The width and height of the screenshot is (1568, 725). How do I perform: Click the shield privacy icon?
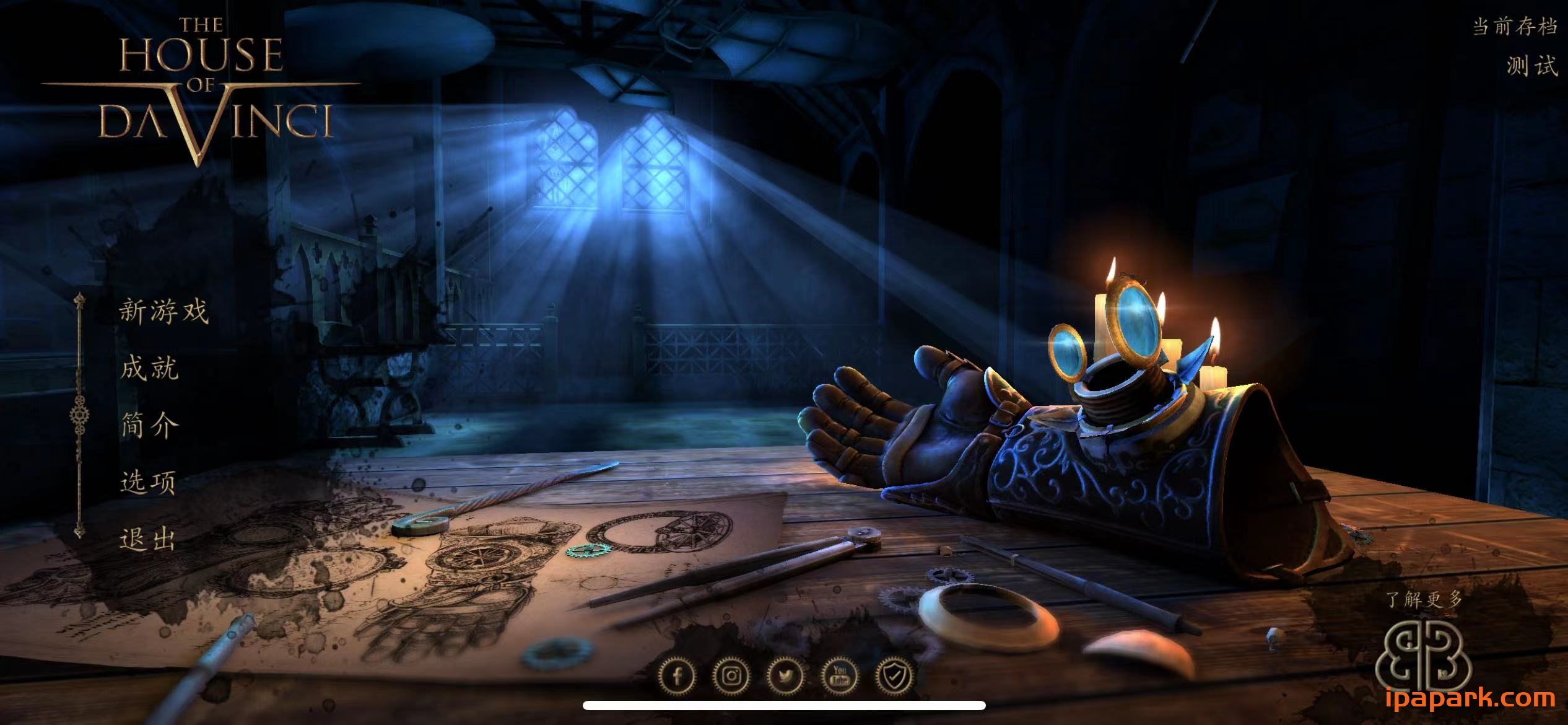coord(895,675)
